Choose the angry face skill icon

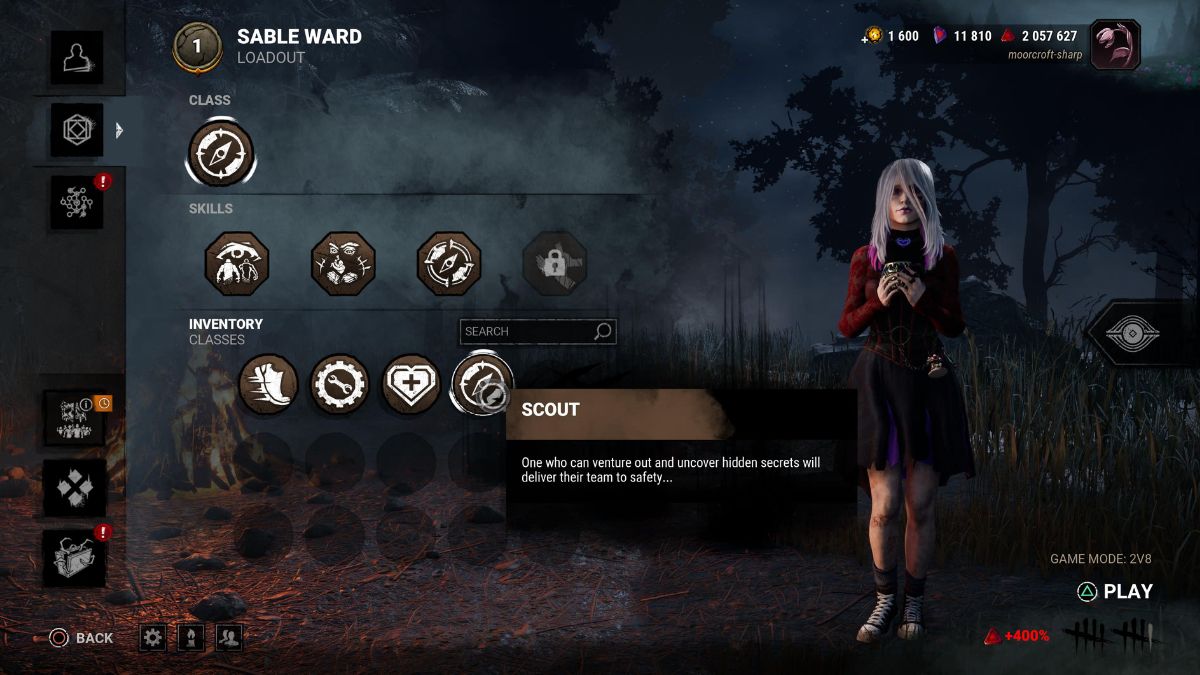(x=343, y=264)
